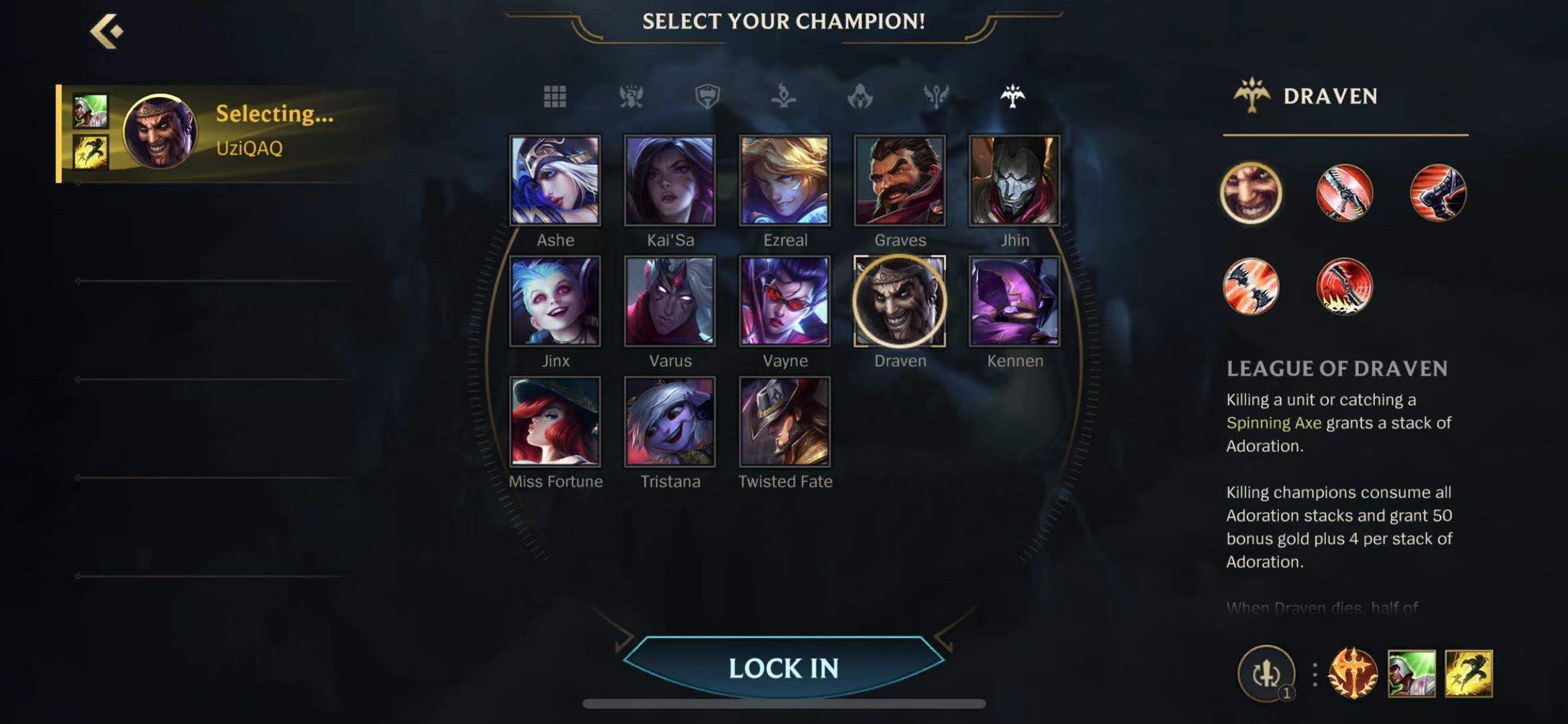Select Ashe champion portrait
The image size is (1568, 724).
[x=555, y=180]
